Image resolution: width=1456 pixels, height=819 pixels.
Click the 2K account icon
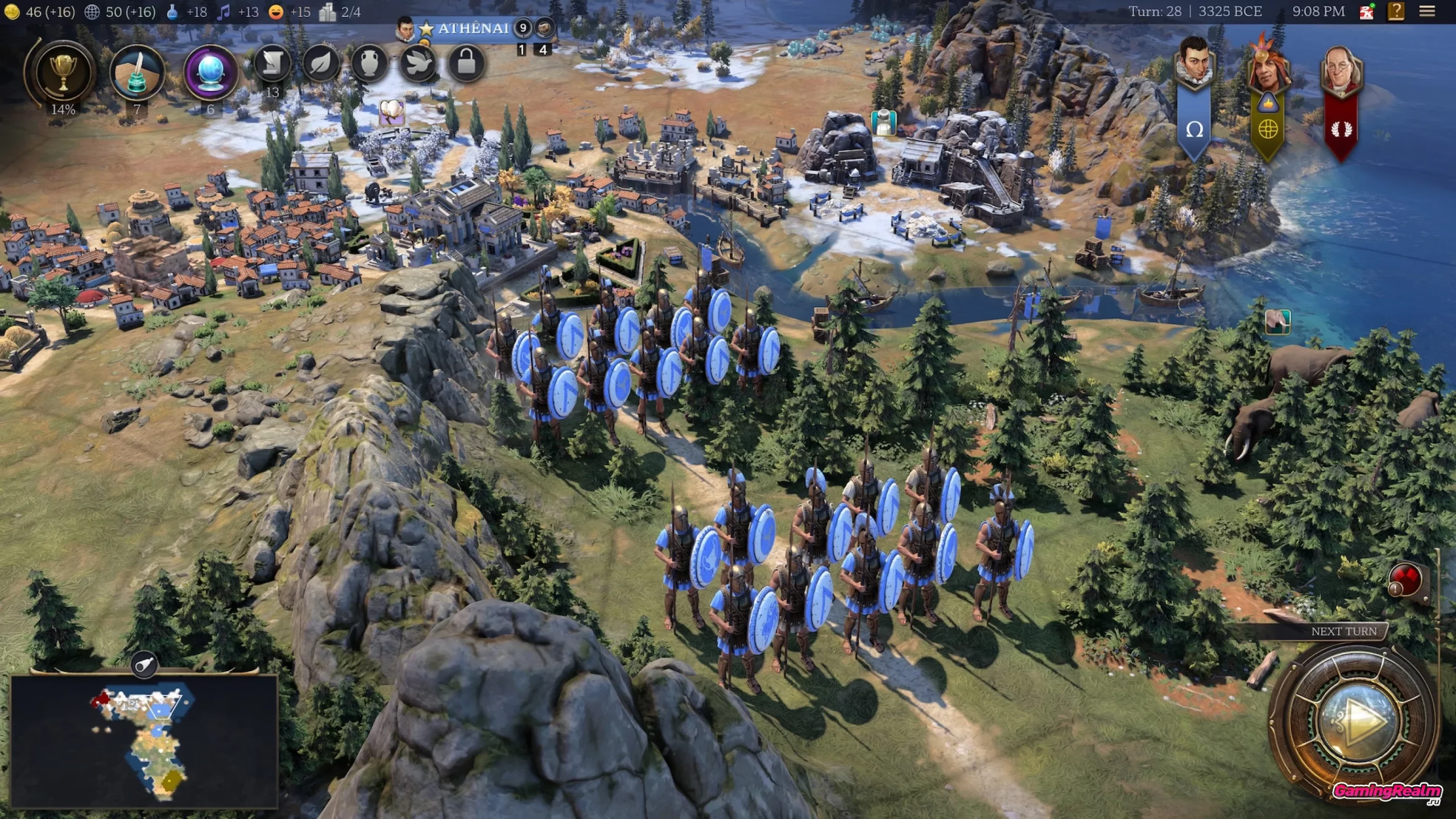pos(1366,11)
